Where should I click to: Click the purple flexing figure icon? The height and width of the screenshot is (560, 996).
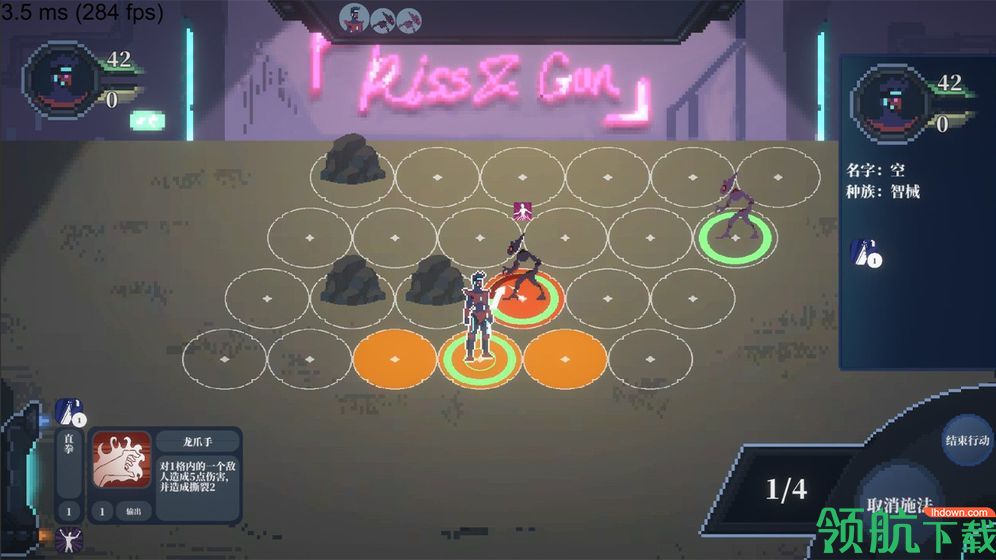[69, 541]
